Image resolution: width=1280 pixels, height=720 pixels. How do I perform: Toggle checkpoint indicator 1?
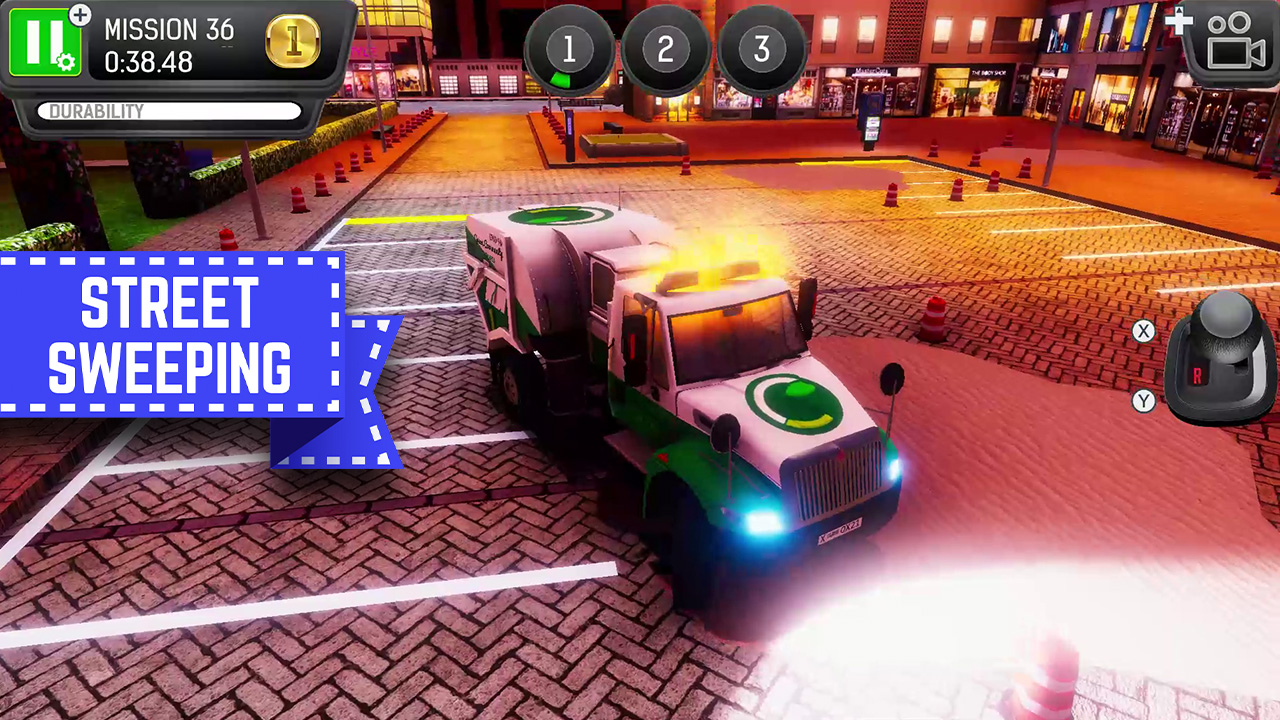572,49
